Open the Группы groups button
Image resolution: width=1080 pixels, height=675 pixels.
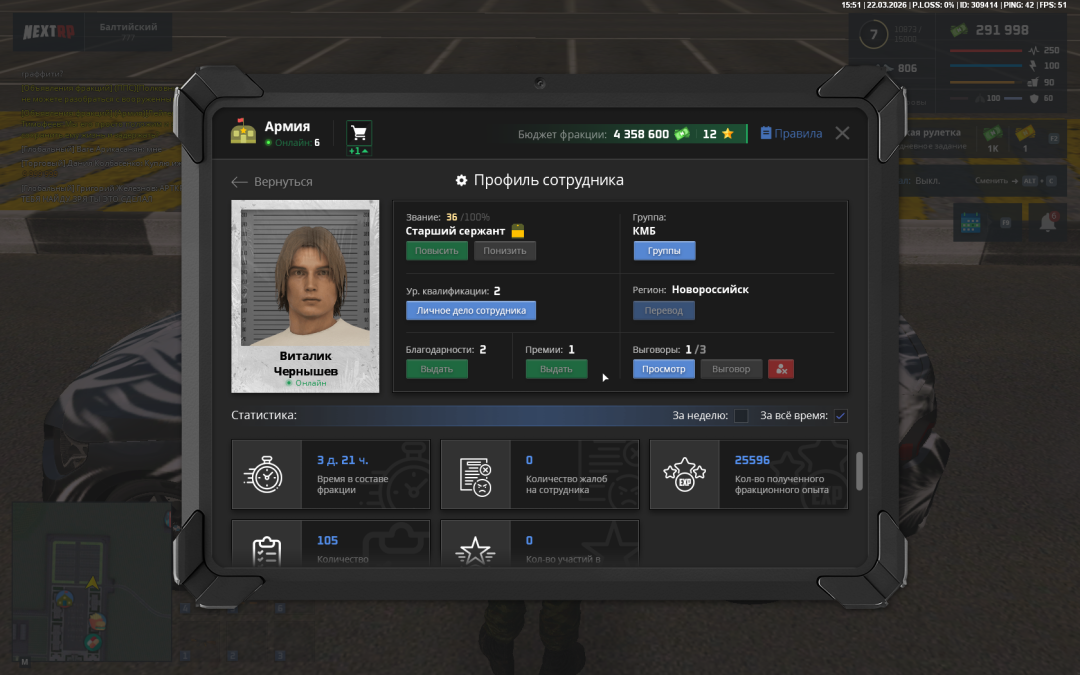[x=664, y=251]
